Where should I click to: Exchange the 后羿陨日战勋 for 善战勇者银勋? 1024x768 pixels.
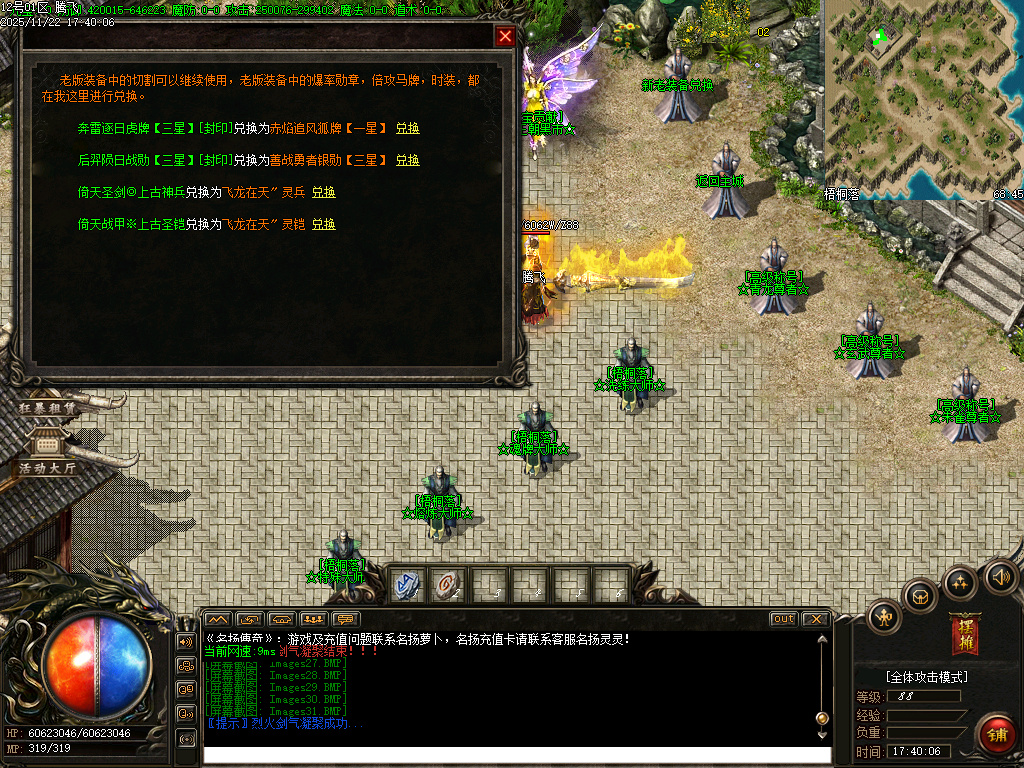coord(407,160)
